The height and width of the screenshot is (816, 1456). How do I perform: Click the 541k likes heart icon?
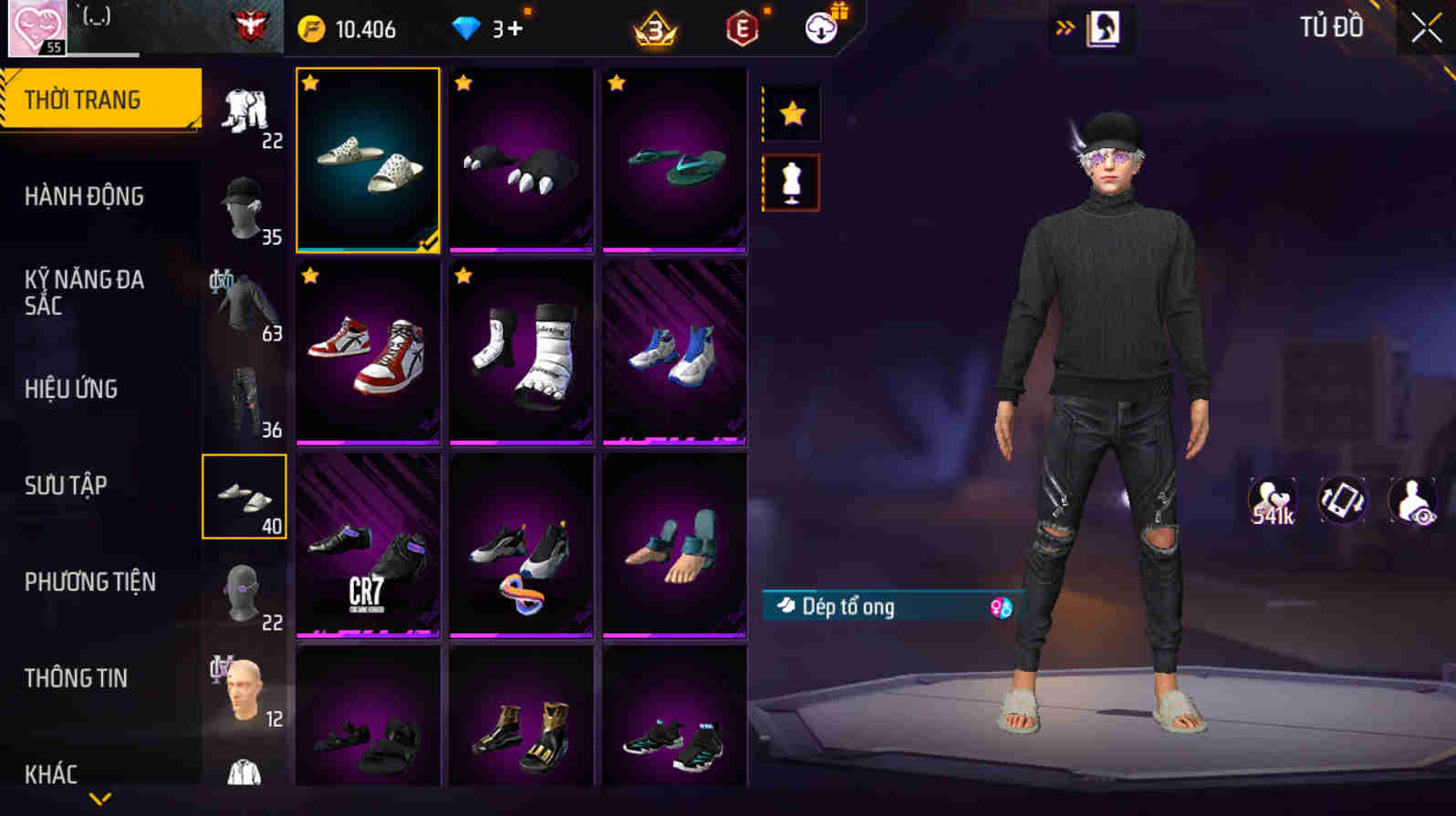click(x=1272, y=500)
